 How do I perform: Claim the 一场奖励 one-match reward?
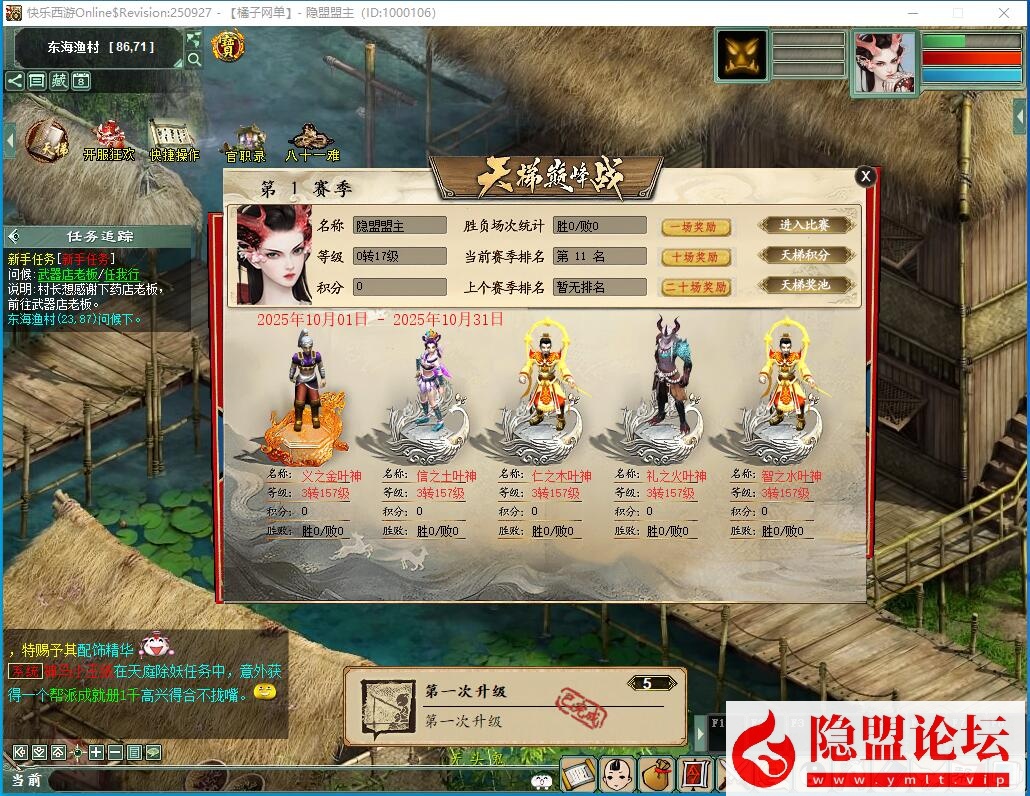695,227
